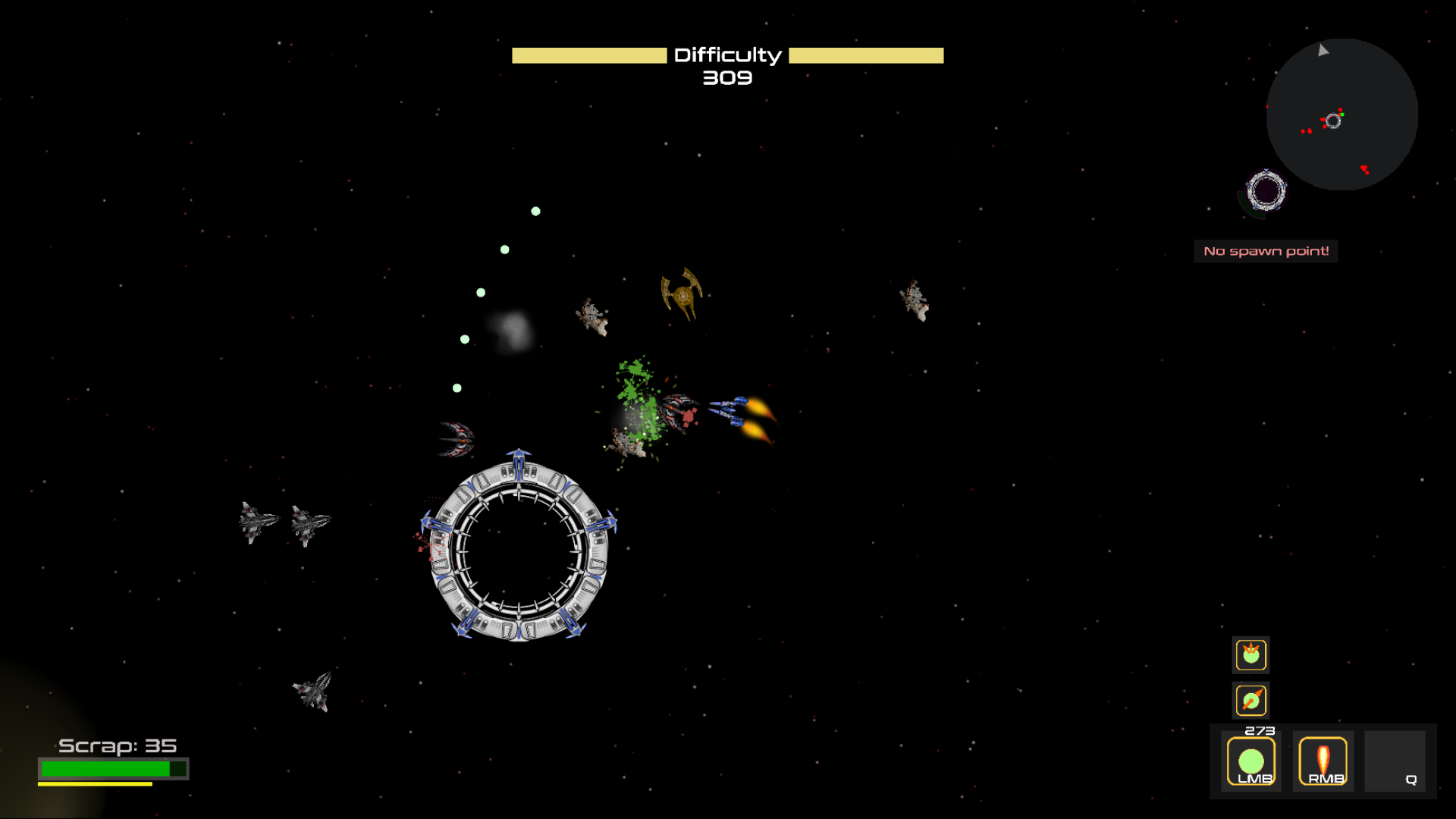Screen dimensions: 1456x819
Task: Click the ring station icon beside minimap
Action: 1266,190
